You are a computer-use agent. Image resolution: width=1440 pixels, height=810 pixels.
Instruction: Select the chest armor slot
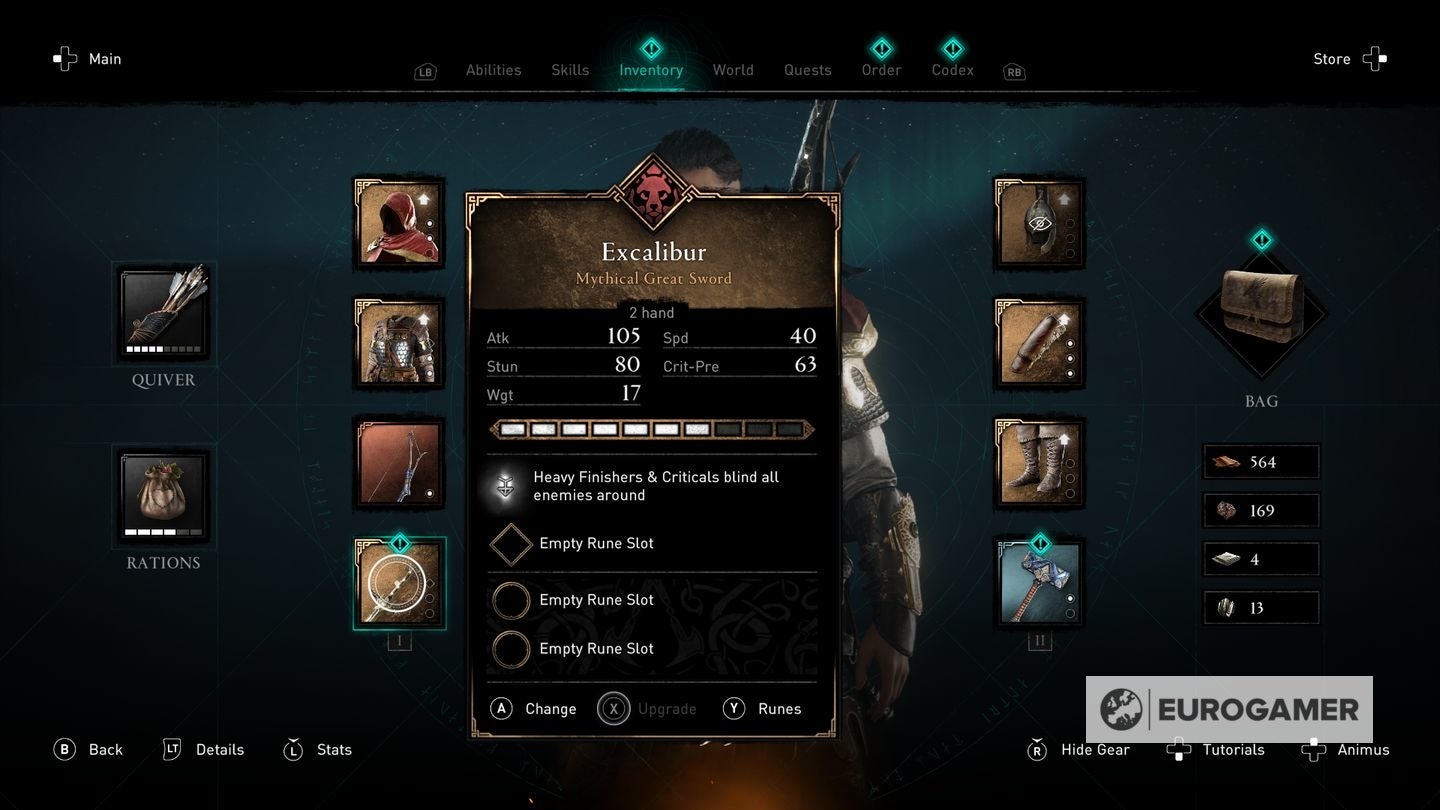point(400,345)
